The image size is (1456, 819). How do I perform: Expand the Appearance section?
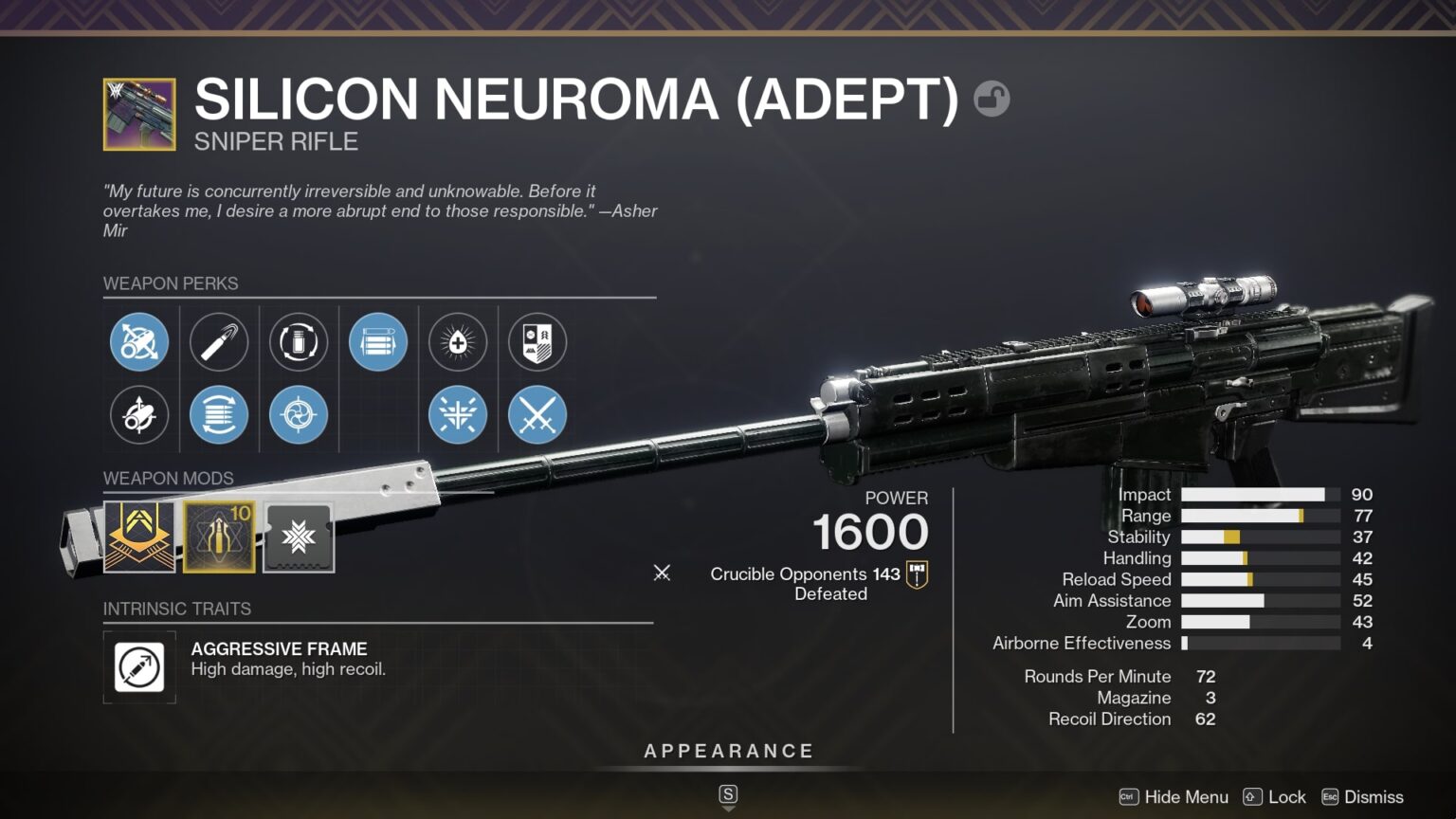(728, 750)
